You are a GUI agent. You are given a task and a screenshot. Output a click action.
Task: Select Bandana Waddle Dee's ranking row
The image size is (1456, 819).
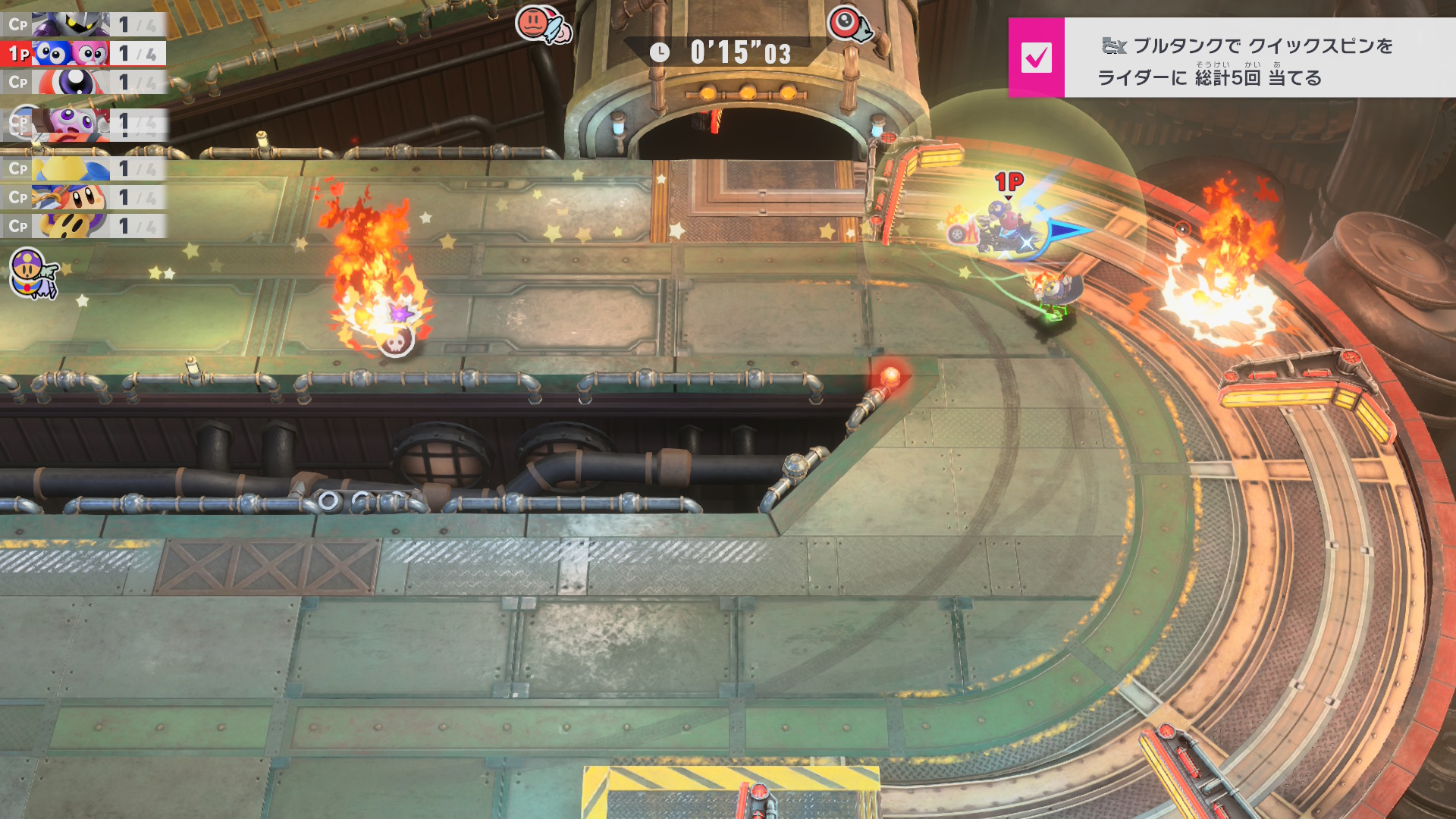click(x=83, y=197)
